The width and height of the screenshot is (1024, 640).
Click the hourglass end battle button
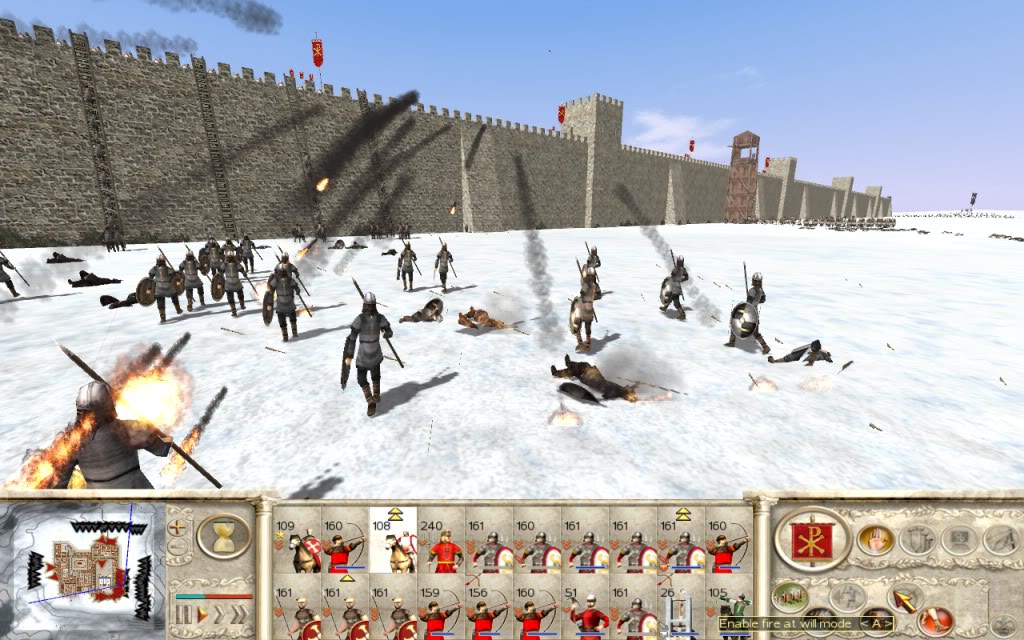click(x=222, y=536)
